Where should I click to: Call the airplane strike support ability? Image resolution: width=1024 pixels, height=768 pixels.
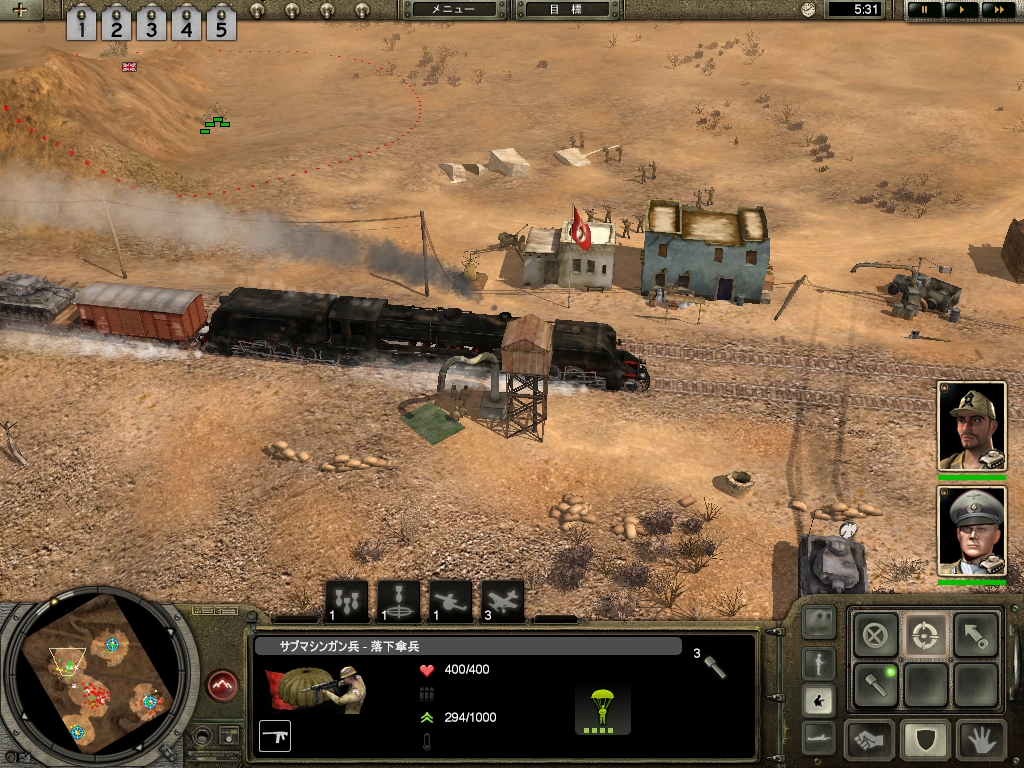(x=502, y=602)
